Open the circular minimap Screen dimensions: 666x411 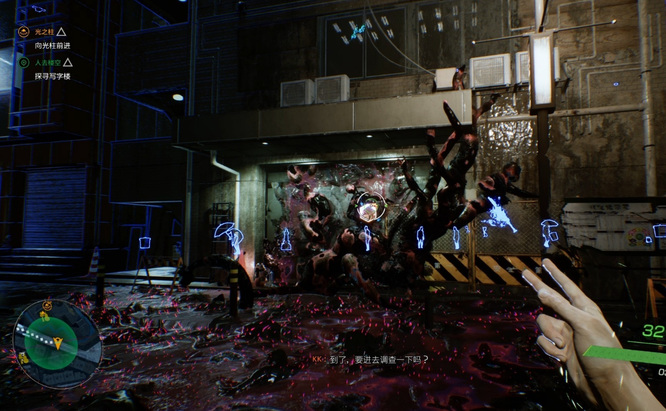(x=56, y=343)
